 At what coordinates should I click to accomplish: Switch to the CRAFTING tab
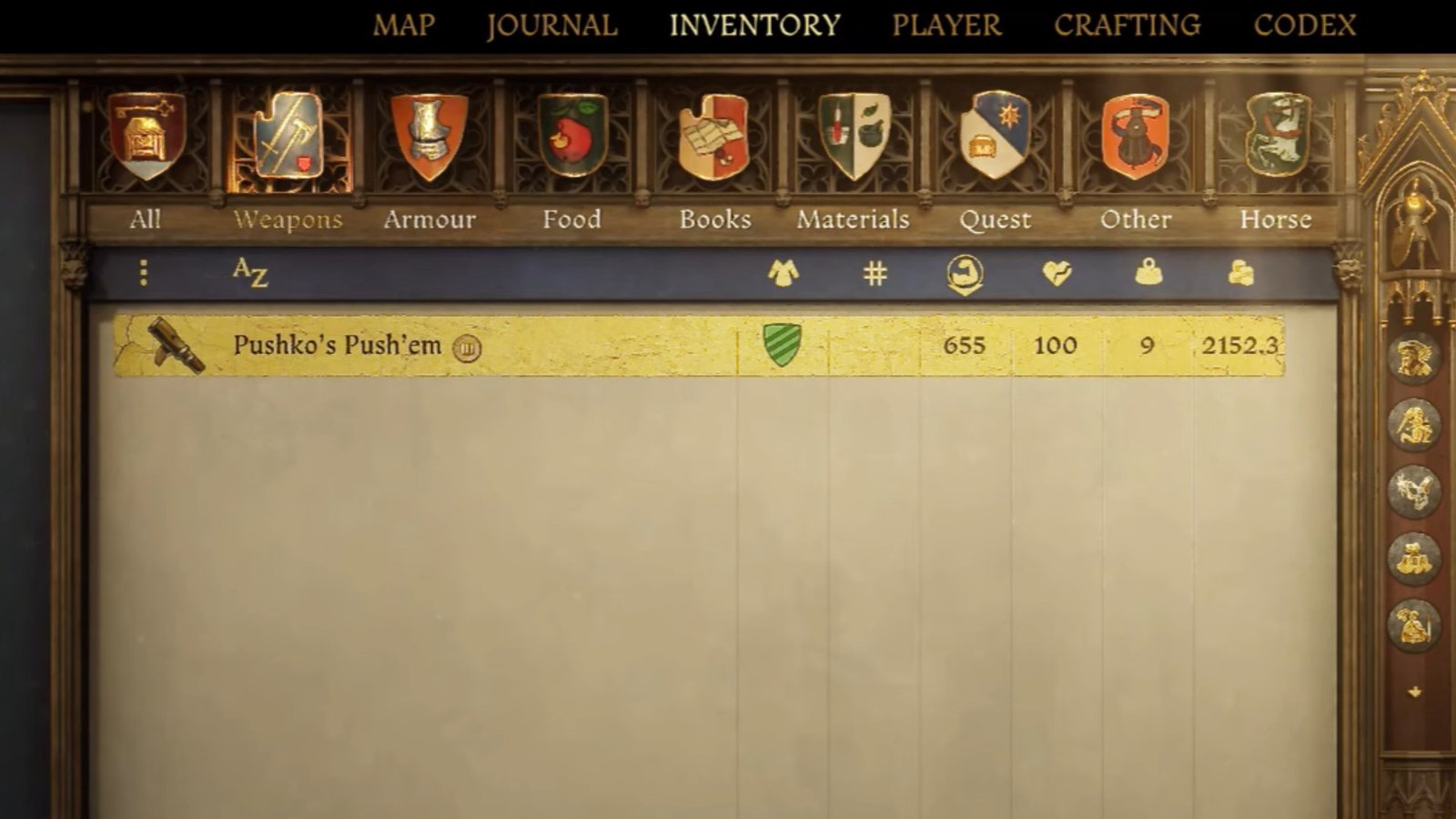1128,25
